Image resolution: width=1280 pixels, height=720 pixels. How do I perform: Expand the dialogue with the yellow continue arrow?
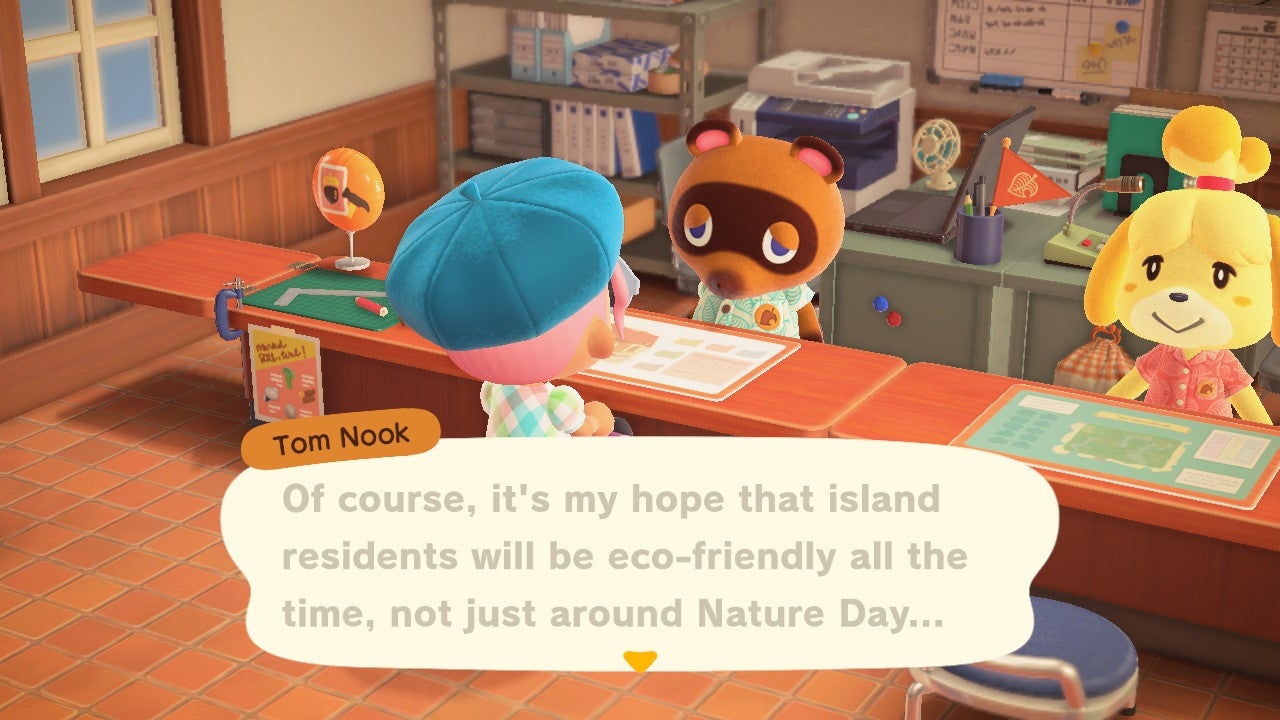640,662
